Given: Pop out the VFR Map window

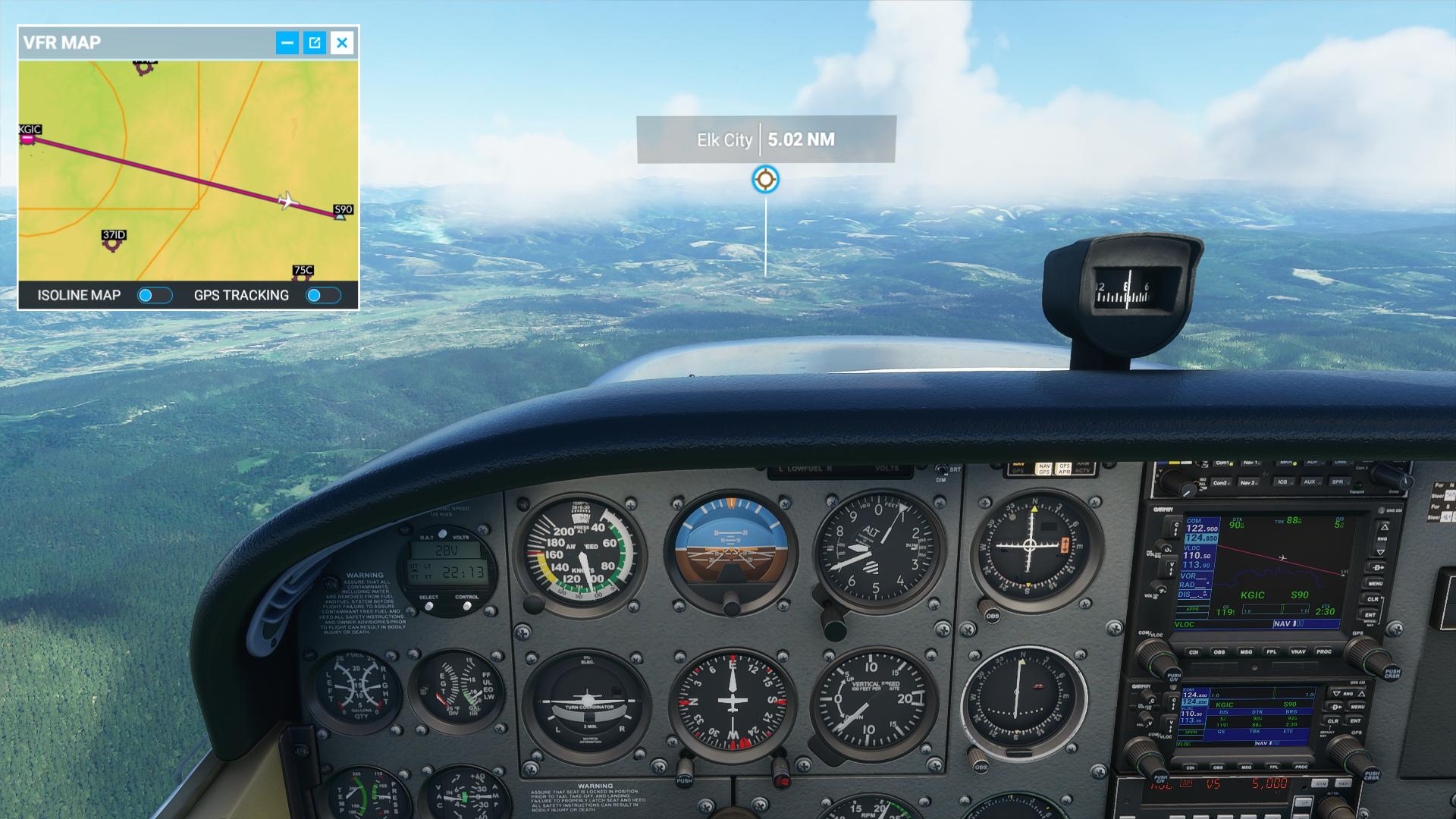Looking at the screenshot, I should pos(315,42).
